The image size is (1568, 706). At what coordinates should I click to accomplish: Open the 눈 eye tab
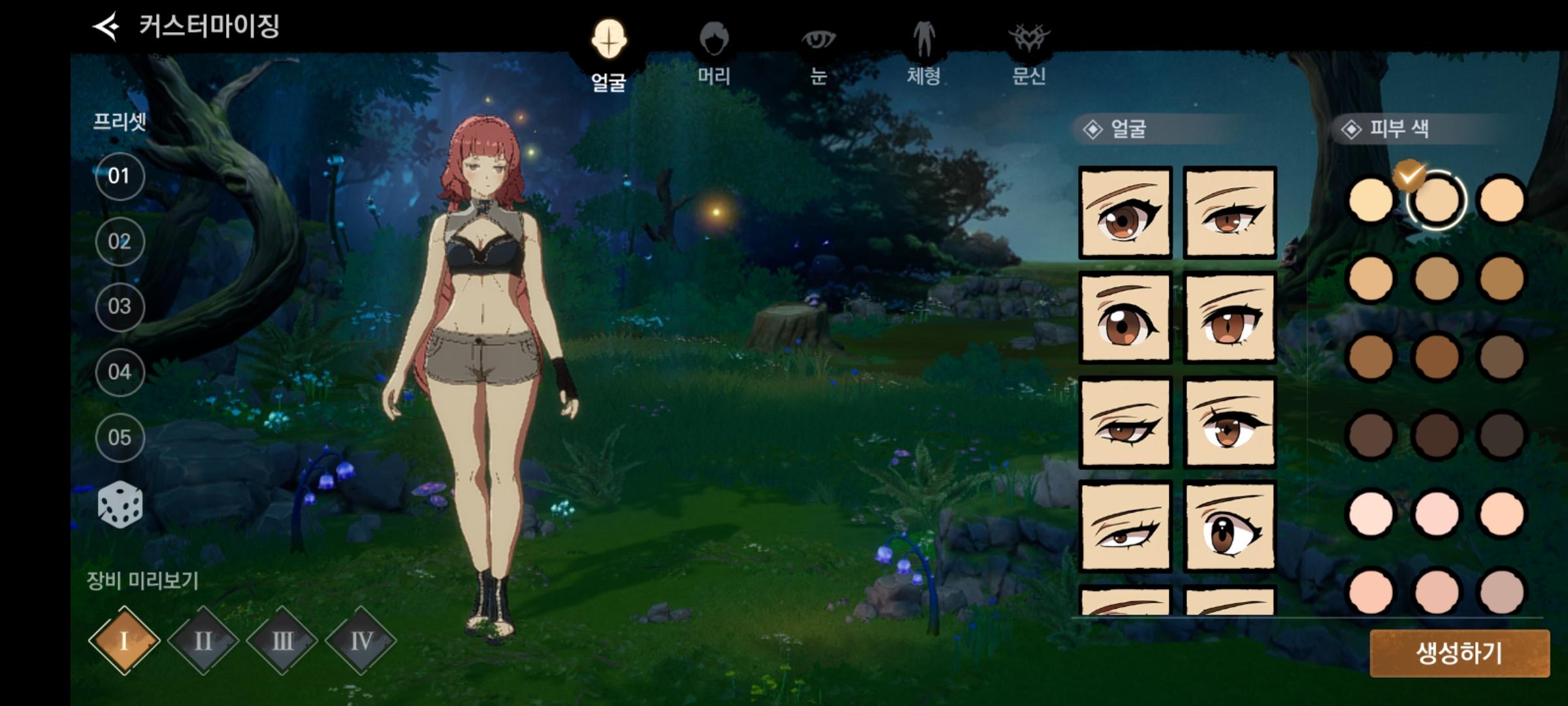818,54
